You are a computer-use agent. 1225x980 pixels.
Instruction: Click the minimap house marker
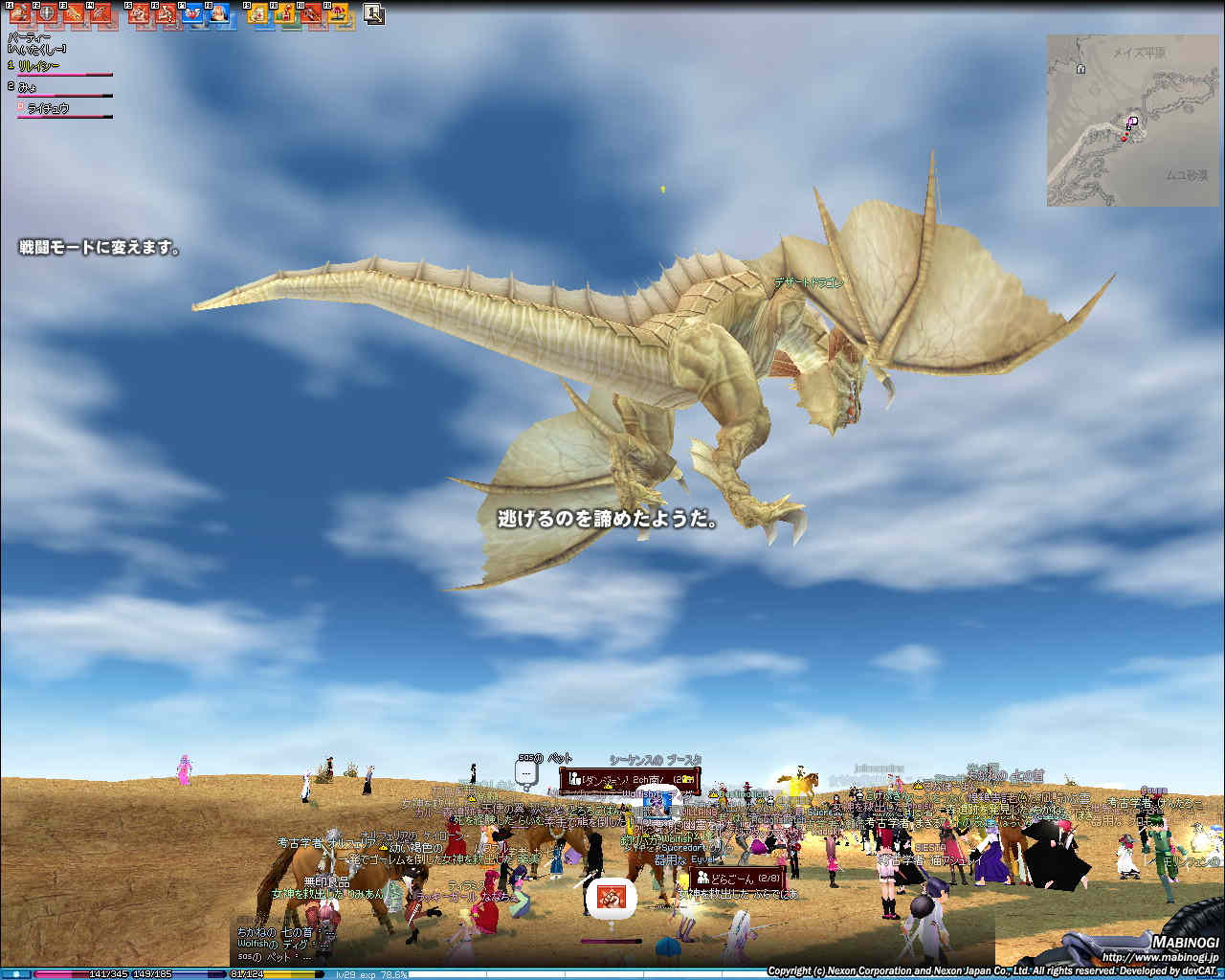coord(1080,69)
